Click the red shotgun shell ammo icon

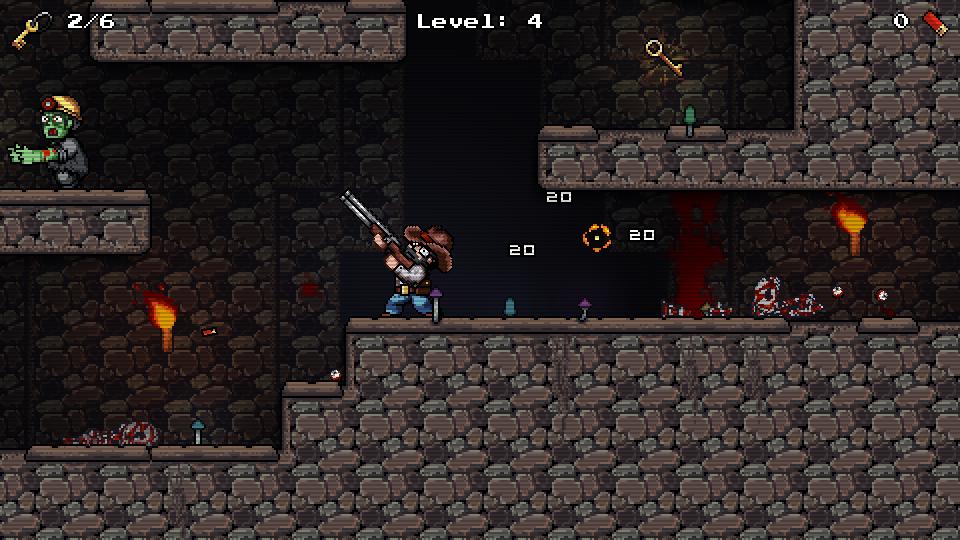(x=933, y=21)
